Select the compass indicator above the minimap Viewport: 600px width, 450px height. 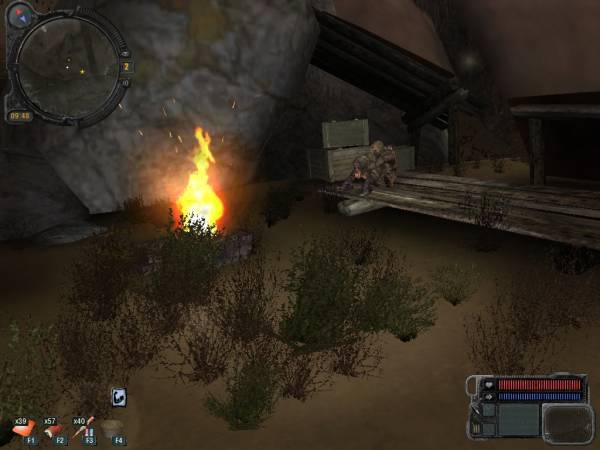click(21, 13)
